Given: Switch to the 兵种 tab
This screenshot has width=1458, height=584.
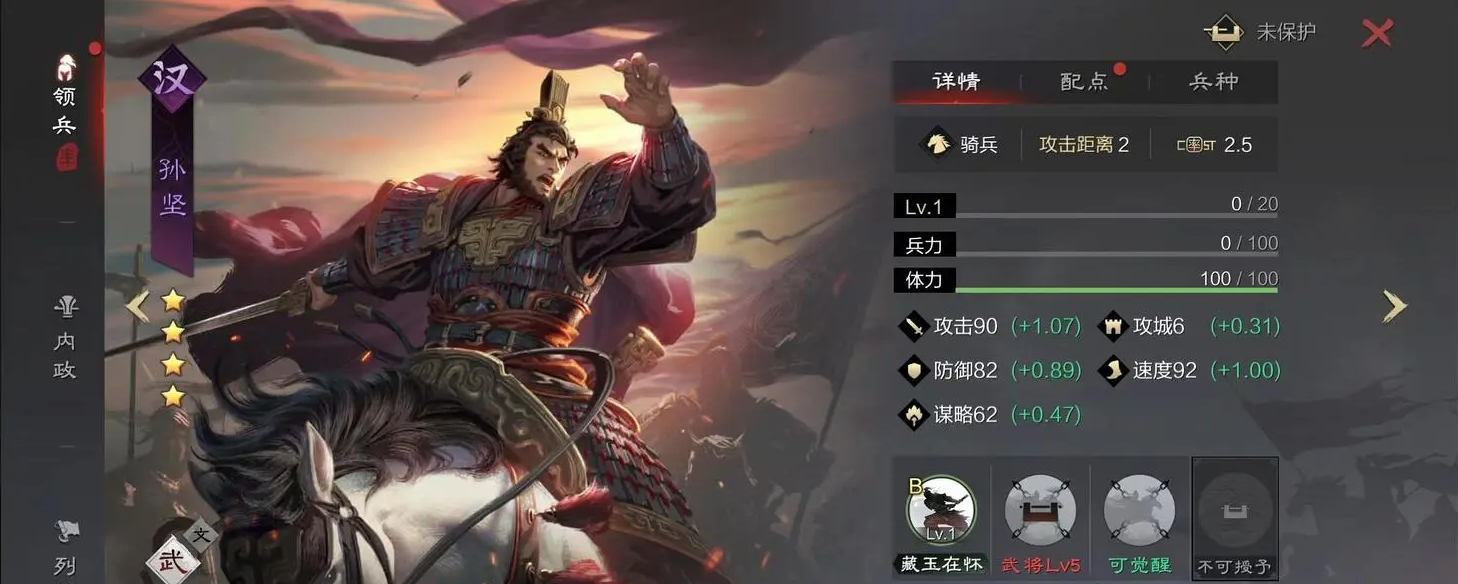Looking at the screenshot, I should [x=1213, y=82].
